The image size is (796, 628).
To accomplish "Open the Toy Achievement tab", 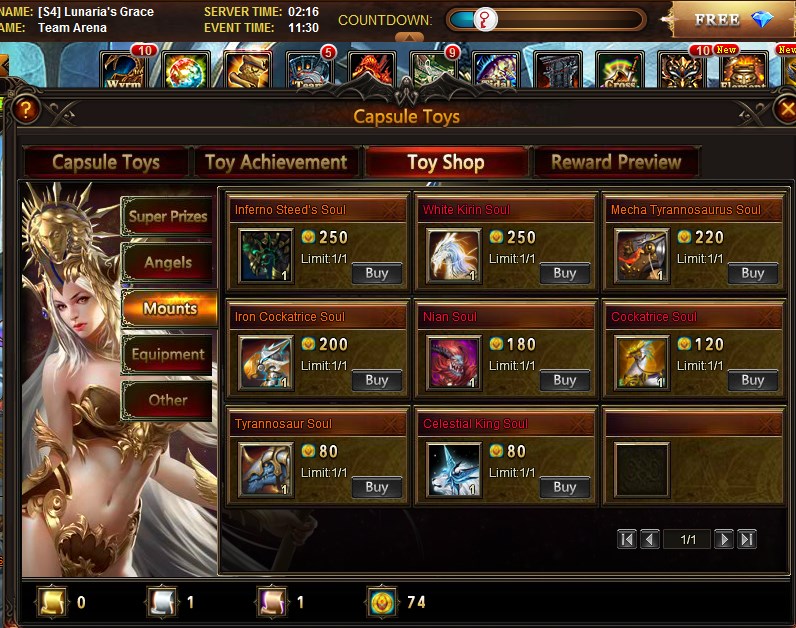I will tap(276, 162).
